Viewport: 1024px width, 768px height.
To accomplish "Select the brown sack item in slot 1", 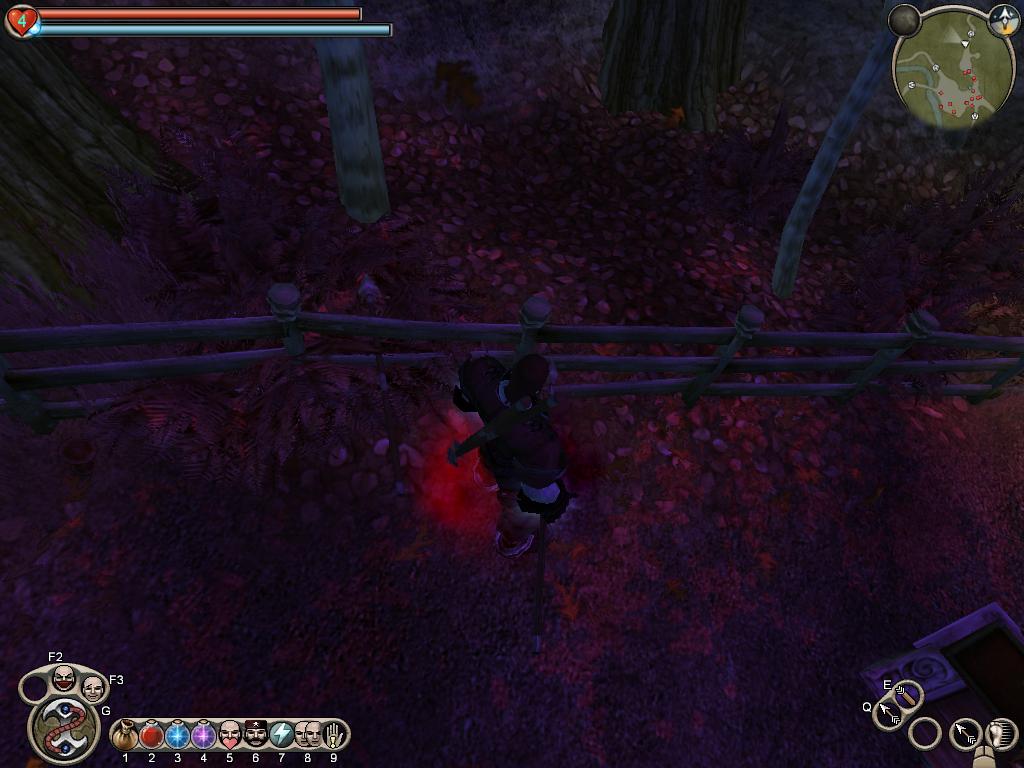I will click(x=126, y=736).
